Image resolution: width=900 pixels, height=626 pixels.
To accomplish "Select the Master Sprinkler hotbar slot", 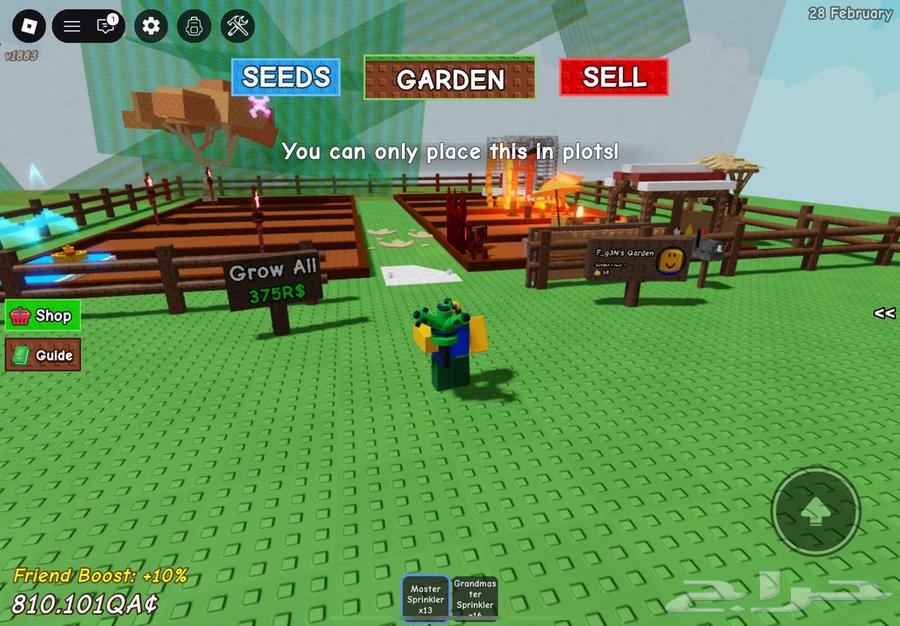I will (426, 599).
